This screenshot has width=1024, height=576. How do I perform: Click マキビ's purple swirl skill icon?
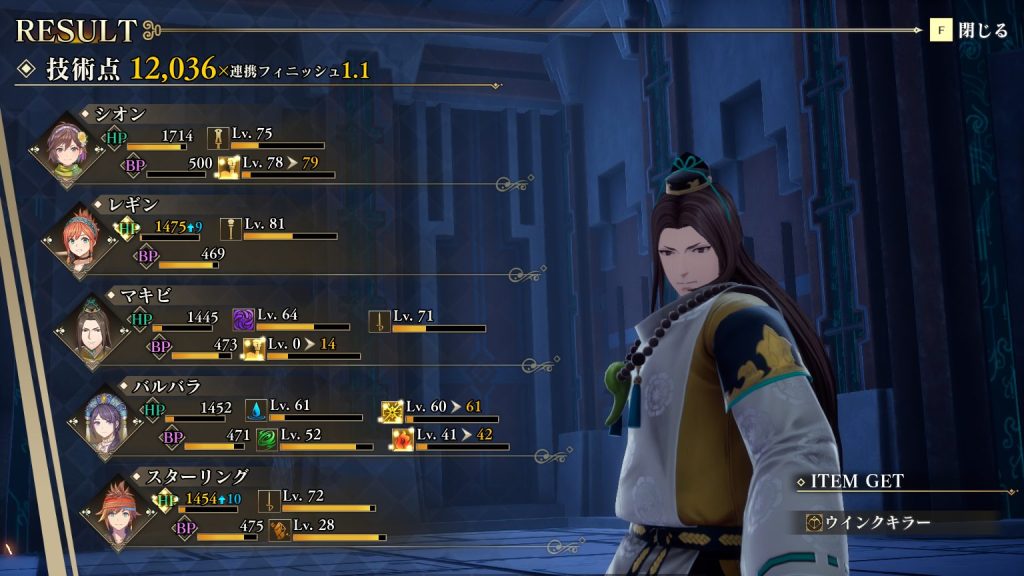click(243, 319)
